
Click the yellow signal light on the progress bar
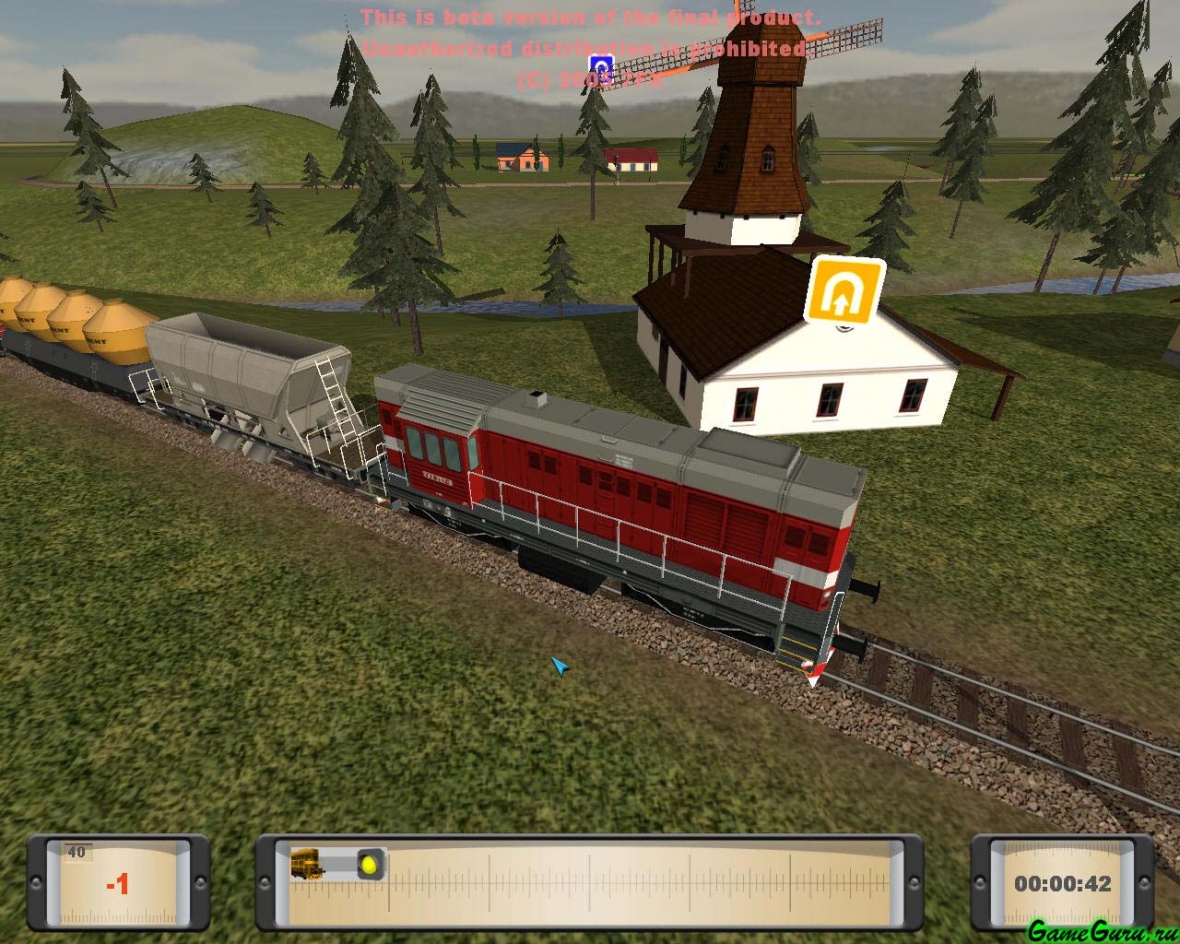370,864
